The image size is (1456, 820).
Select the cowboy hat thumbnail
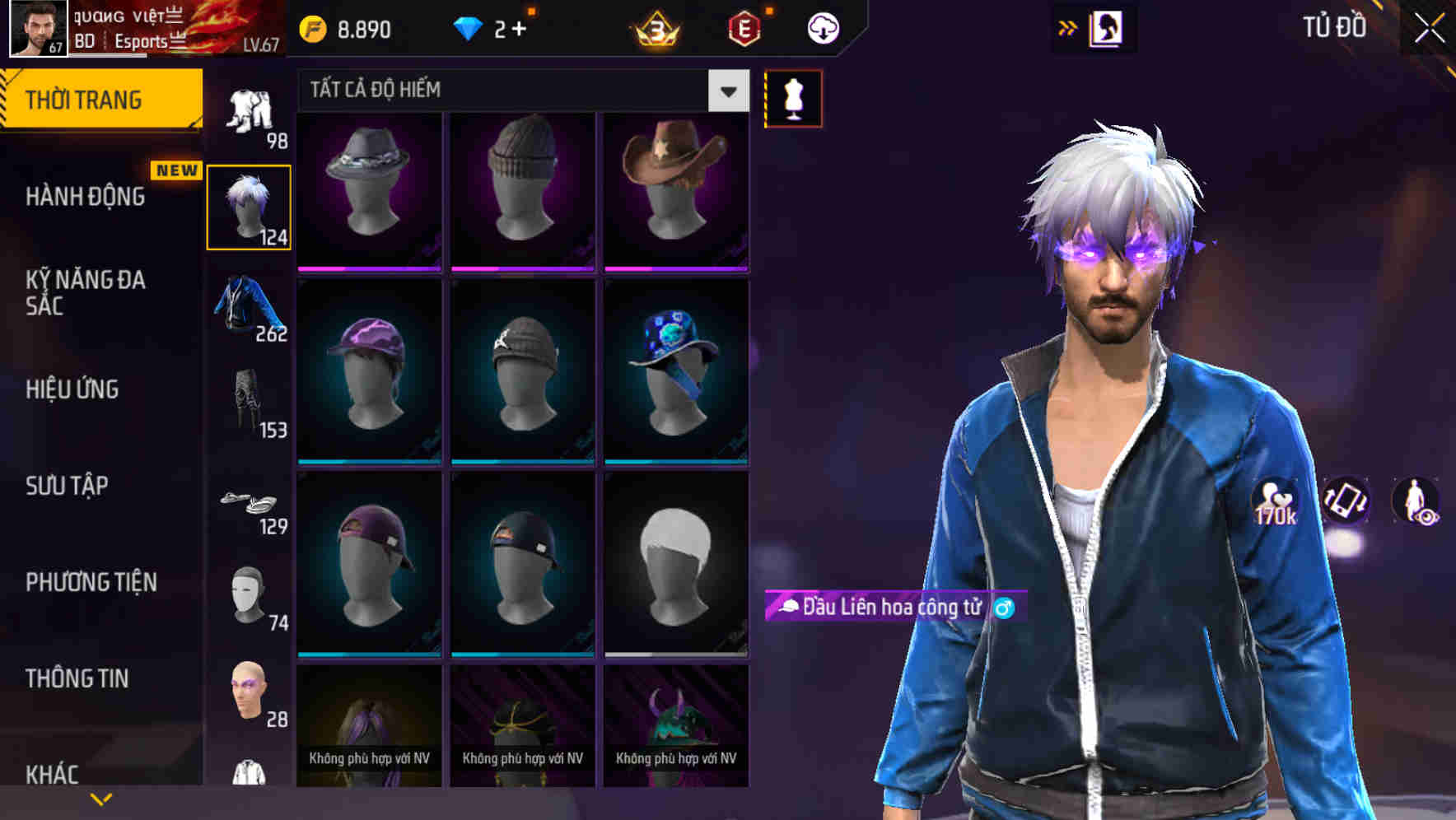(676, 188)
